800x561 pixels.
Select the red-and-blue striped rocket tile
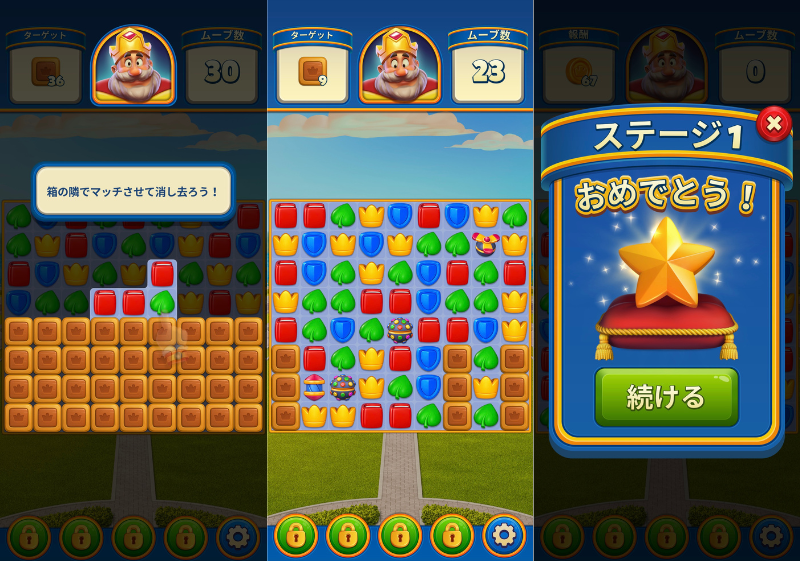[x=314, y=387]
